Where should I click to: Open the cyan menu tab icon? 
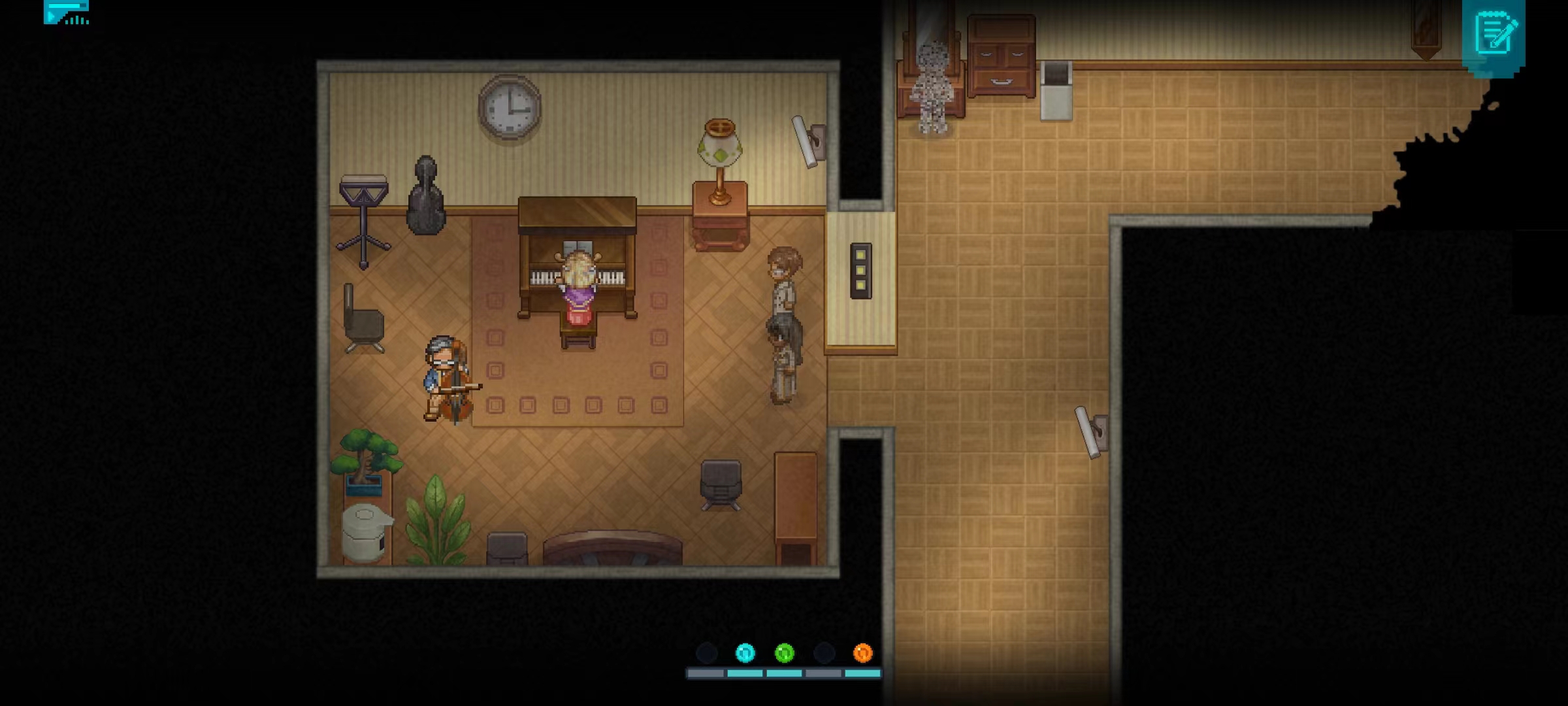(x=66, y=12)
